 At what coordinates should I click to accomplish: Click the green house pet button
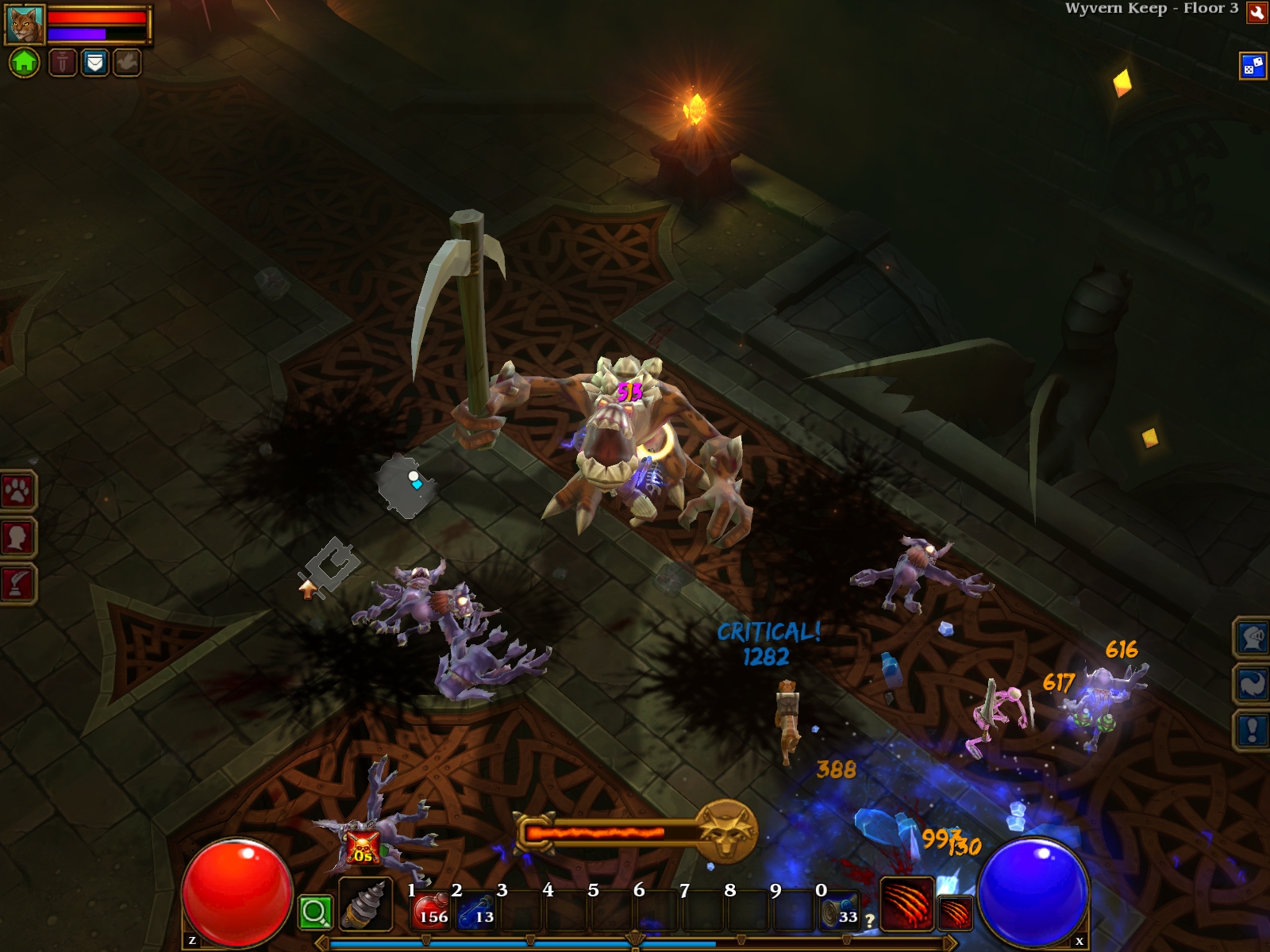click(x=25, y=62)
